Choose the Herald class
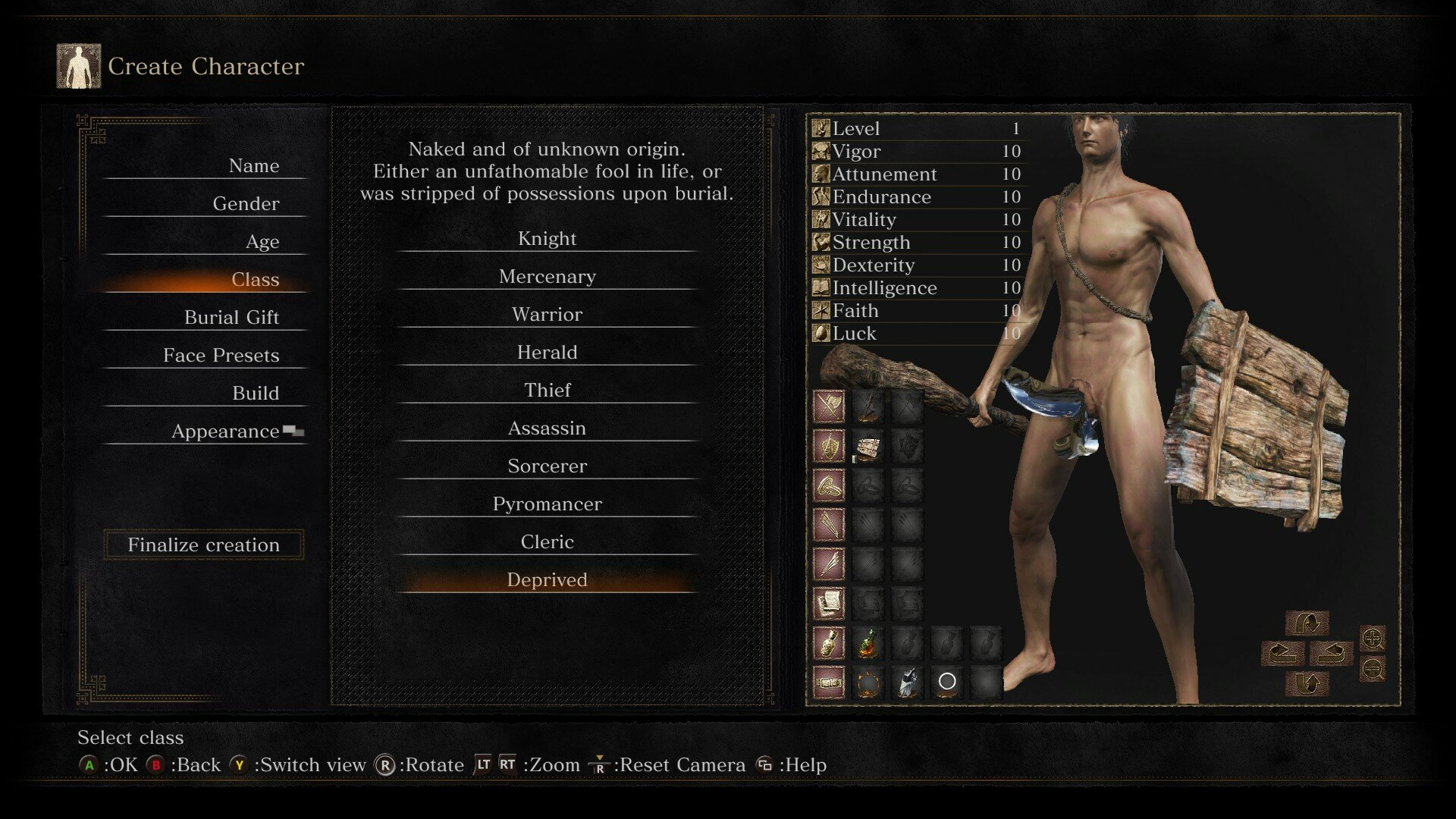Viewport: 1456px width, 819px height. pyautogui.click(x=547, y=353)
